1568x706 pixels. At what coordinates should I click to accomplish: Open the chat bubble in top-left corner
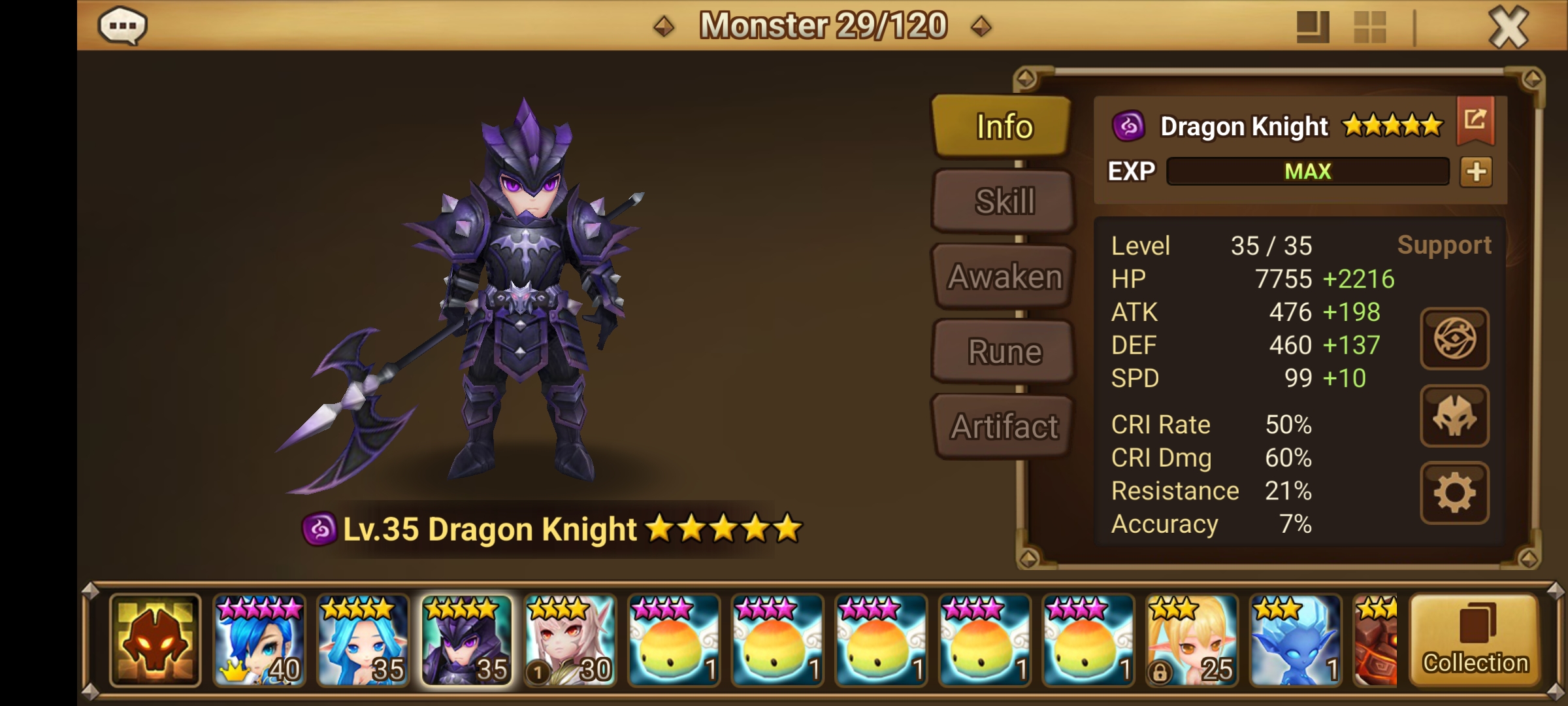(x=123, y=26)
